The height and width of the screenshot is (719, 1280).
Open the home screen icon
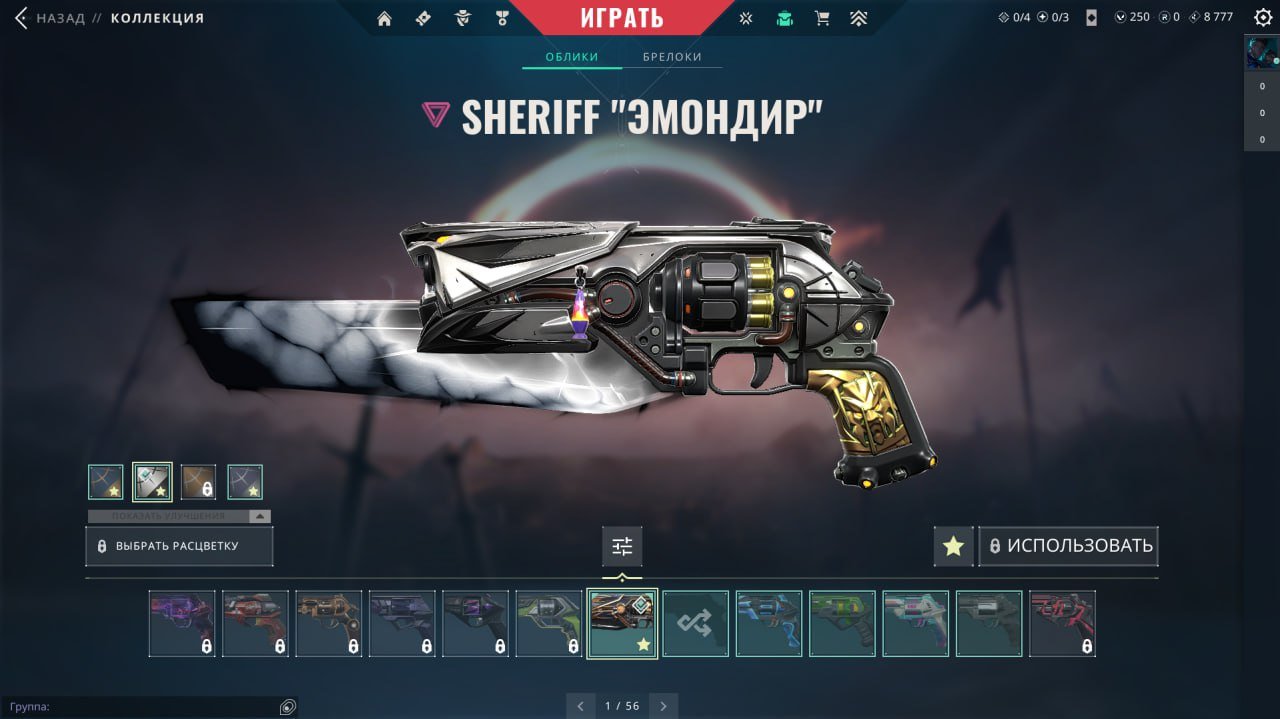click(384, 18)
